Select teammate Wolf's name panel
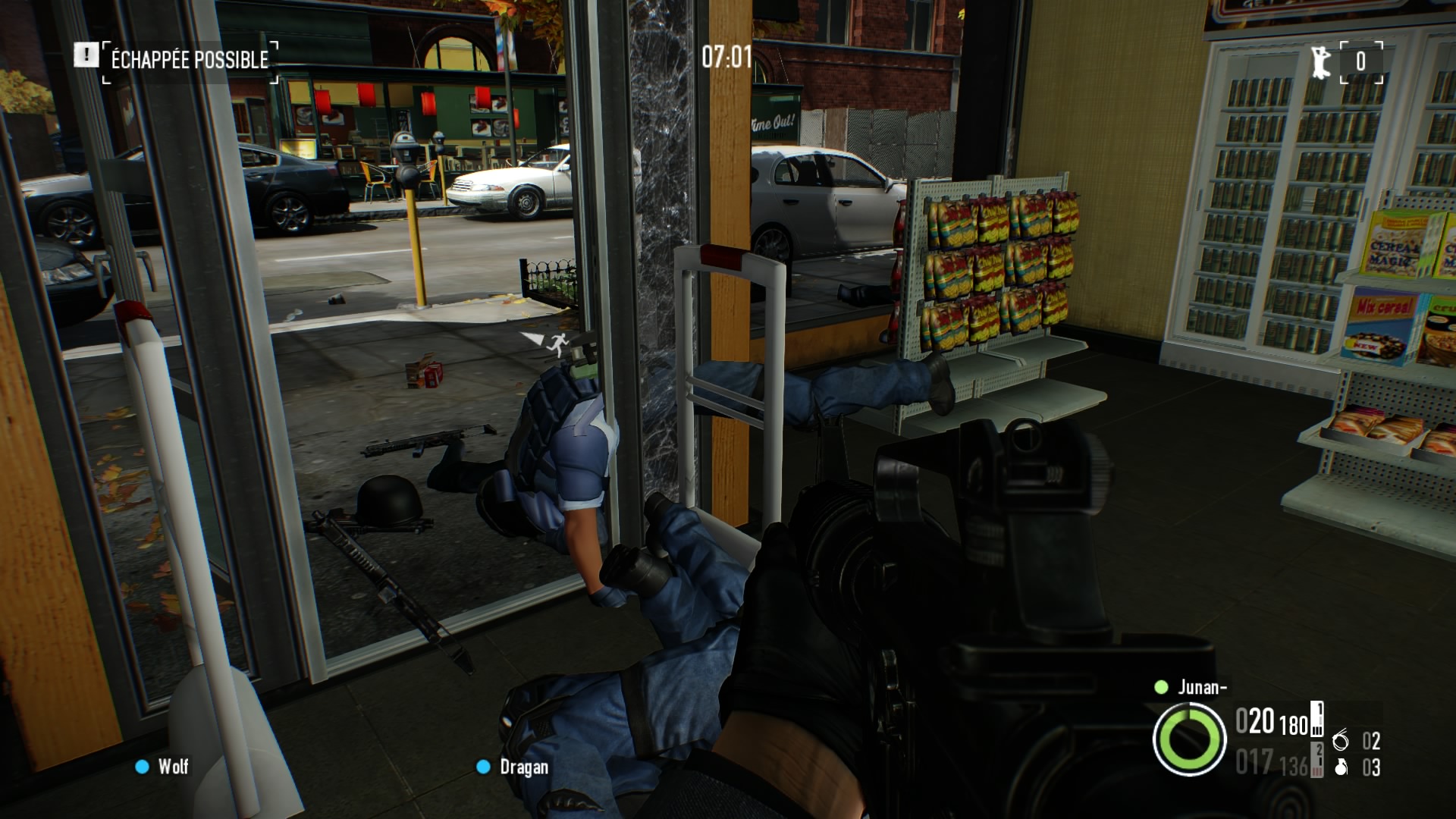1456x819 pixels. point(173,767)
